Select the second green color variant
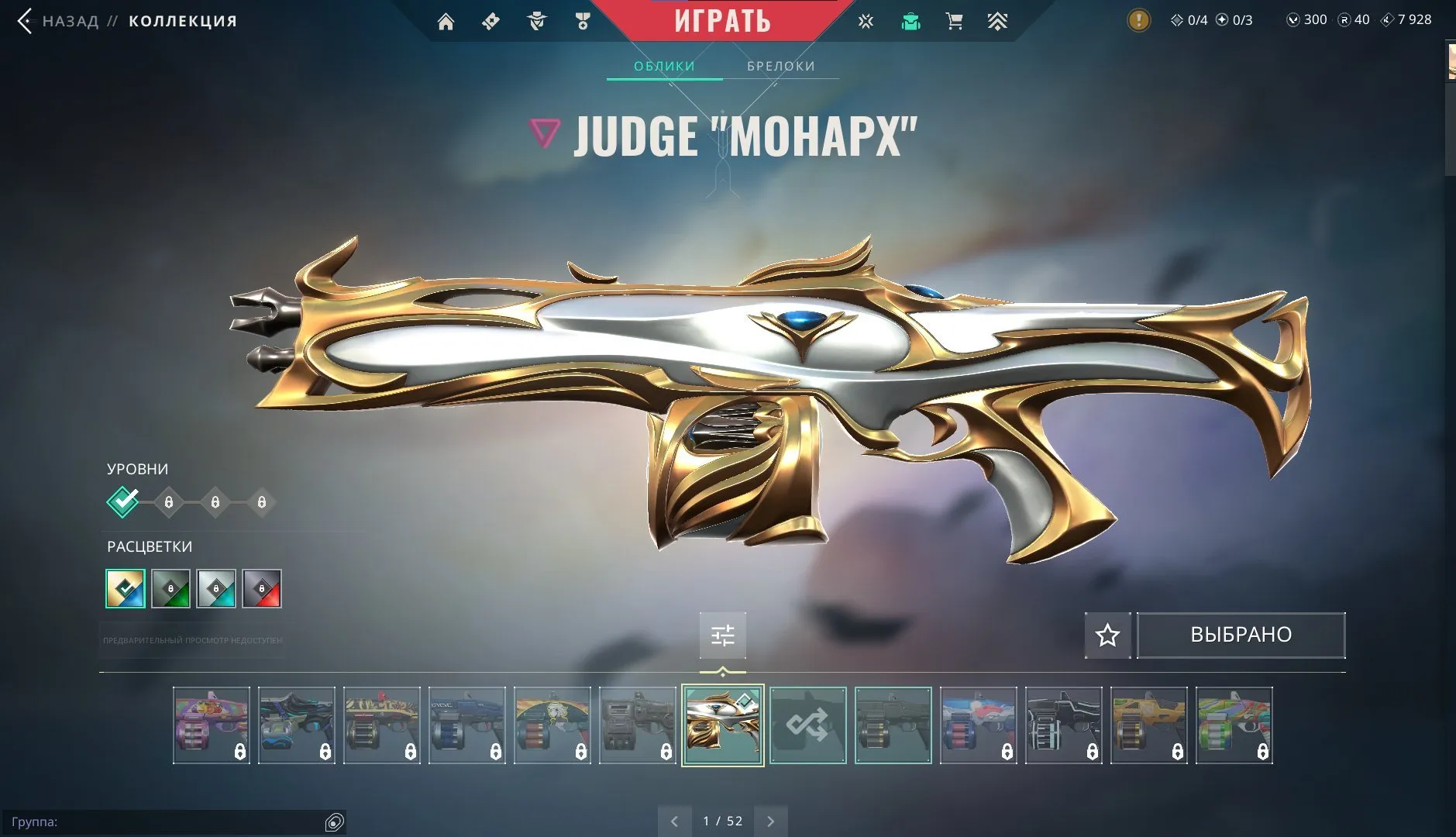Image resolution: width=1456 pixels, height=837 pixels. pyautogui.click(x=171, y=589)
